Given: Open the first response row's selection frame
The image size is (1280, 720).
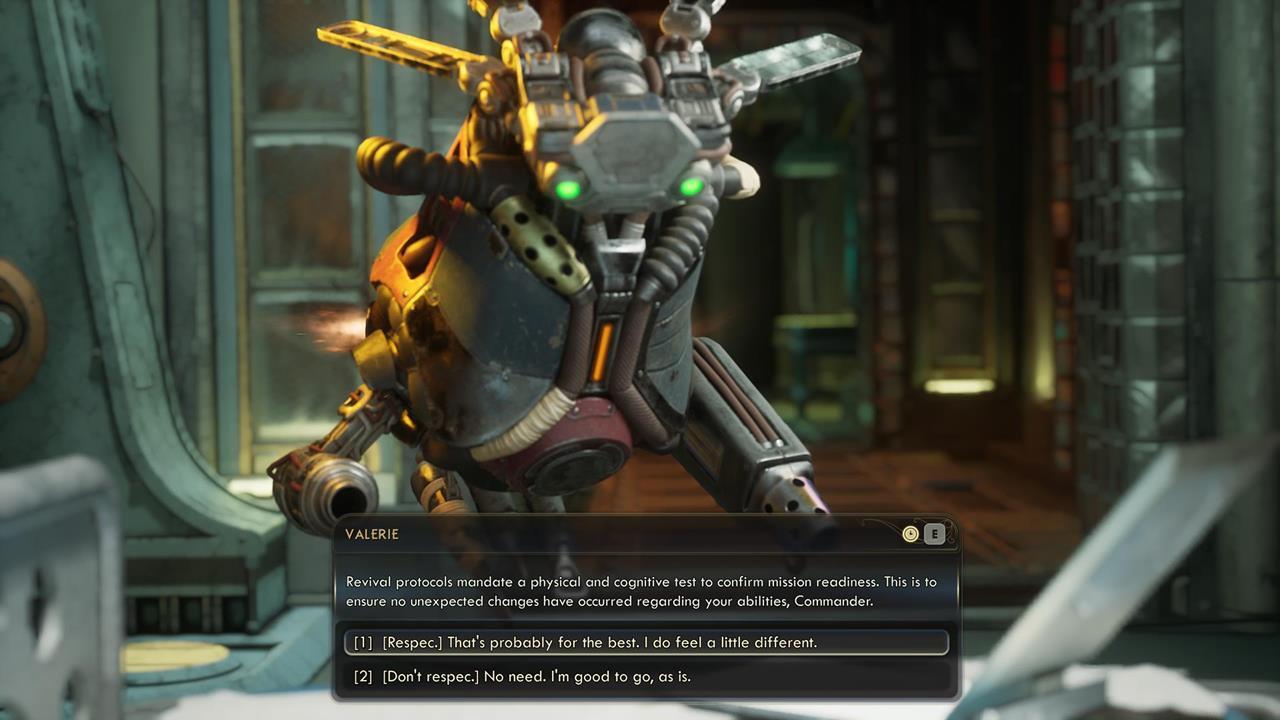Looking at the screenshot, I should point(640,642).
